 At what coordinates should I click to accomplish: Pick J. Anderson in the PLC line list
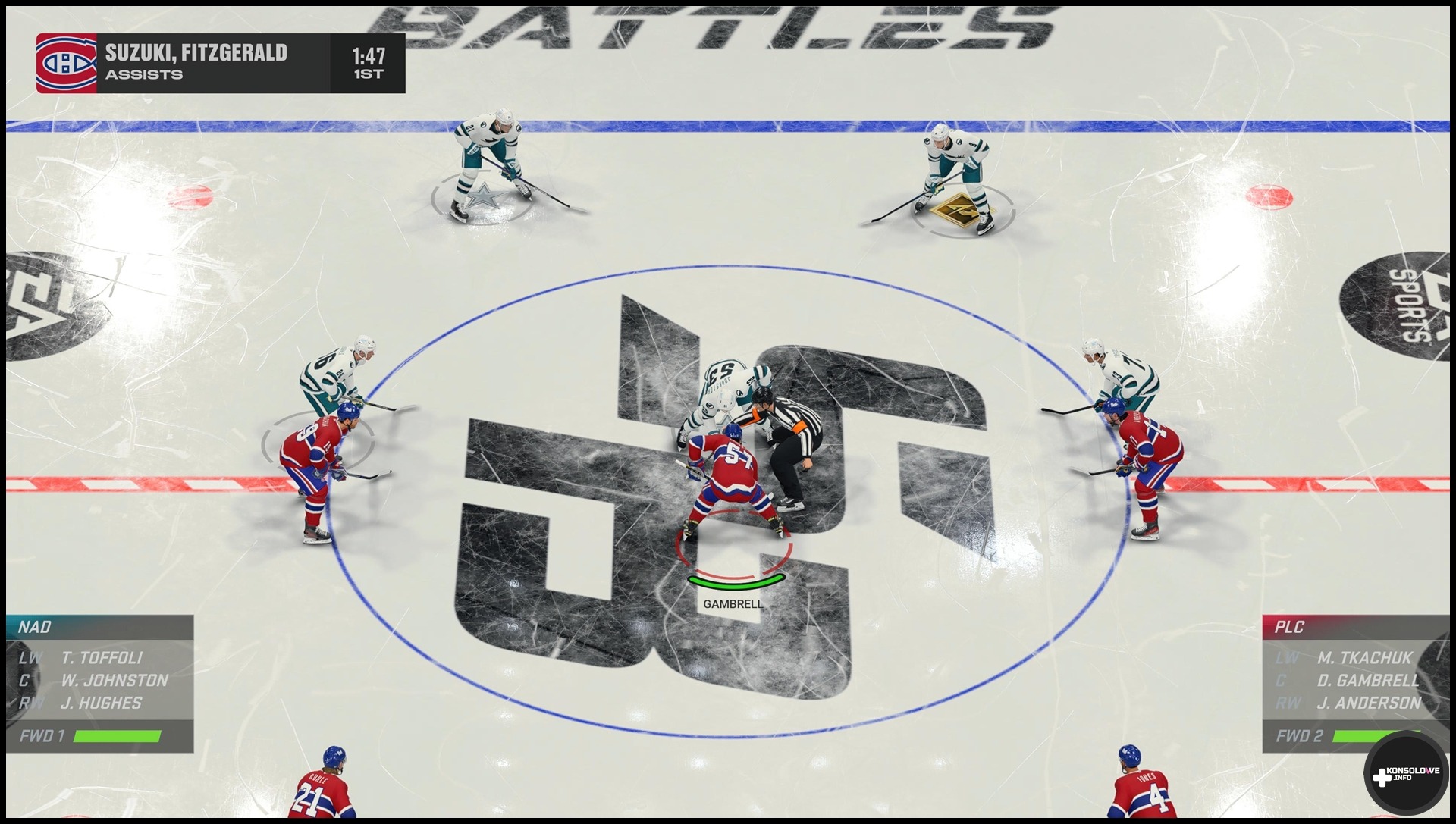pyautogui.click(x=1369, y=703)
